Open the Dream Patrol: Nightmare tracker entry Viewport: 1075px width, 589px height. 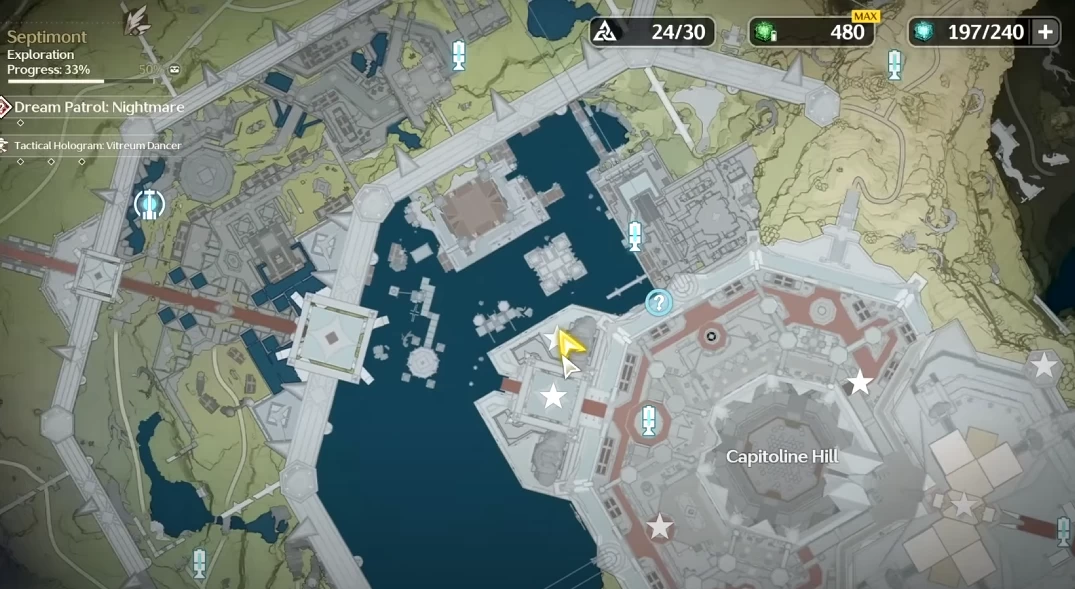[98, 106]
